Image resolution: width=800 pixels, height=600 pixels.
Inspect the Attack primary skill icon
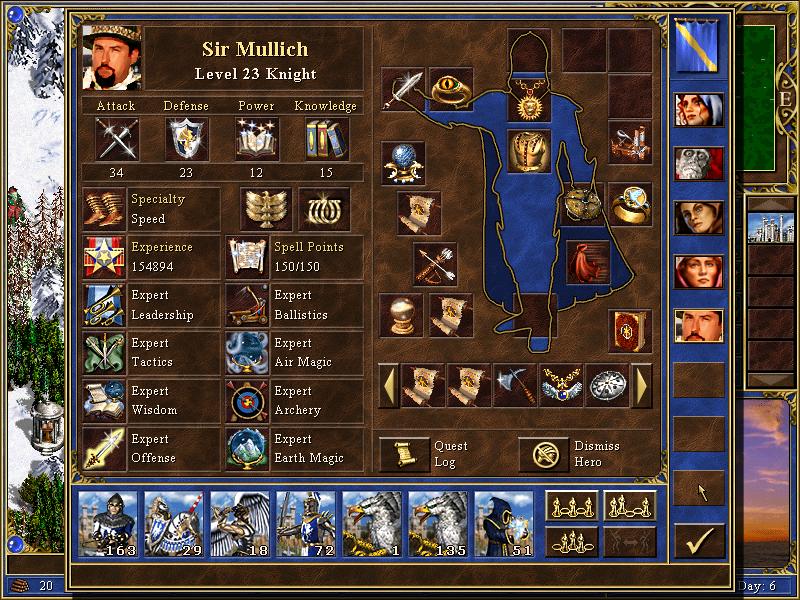[116, 138]
